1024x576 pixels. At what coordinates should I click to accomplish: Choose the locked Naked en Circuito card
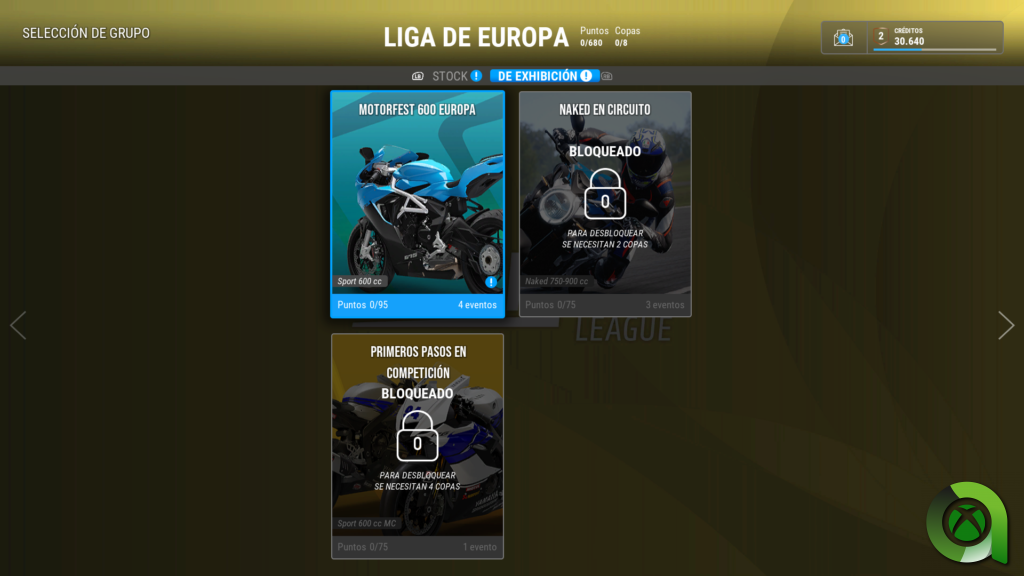coord(605,204)
